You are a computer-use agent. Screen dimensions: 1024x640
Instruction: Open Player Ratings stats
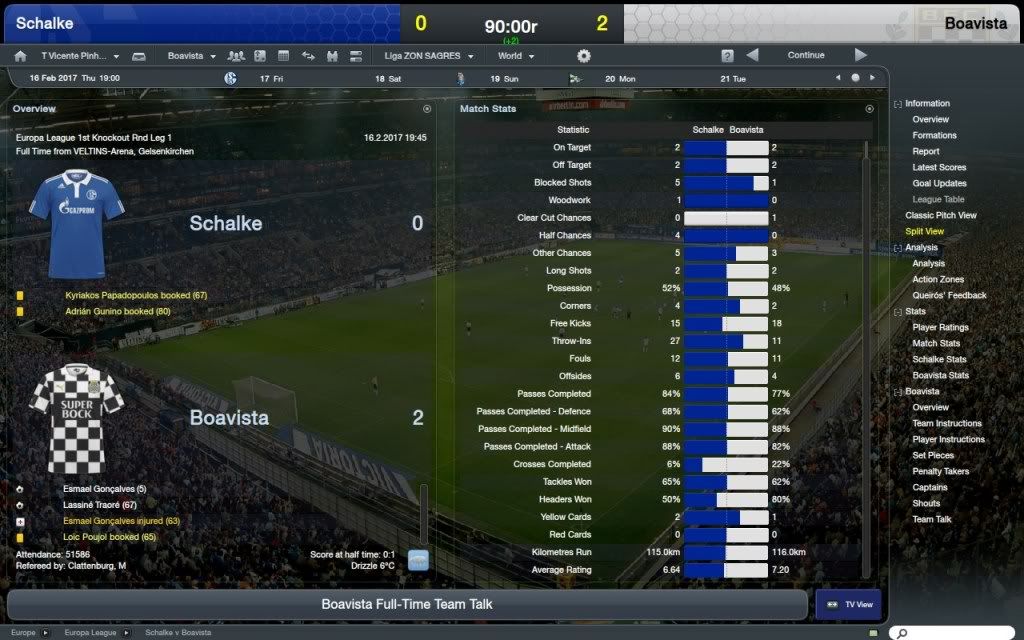click(940, 327)
